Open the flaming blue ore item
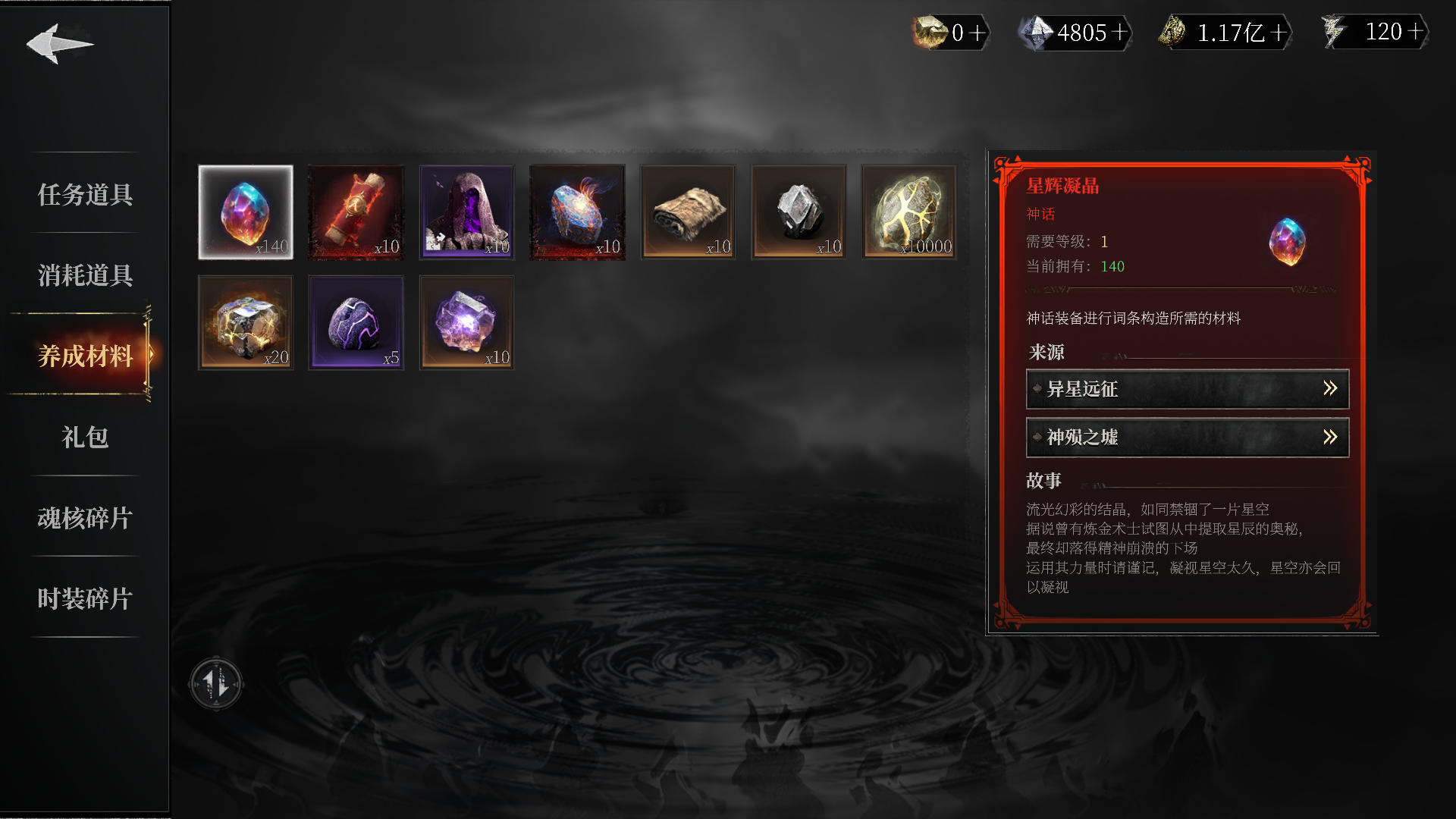 click(x=577, y=212)
